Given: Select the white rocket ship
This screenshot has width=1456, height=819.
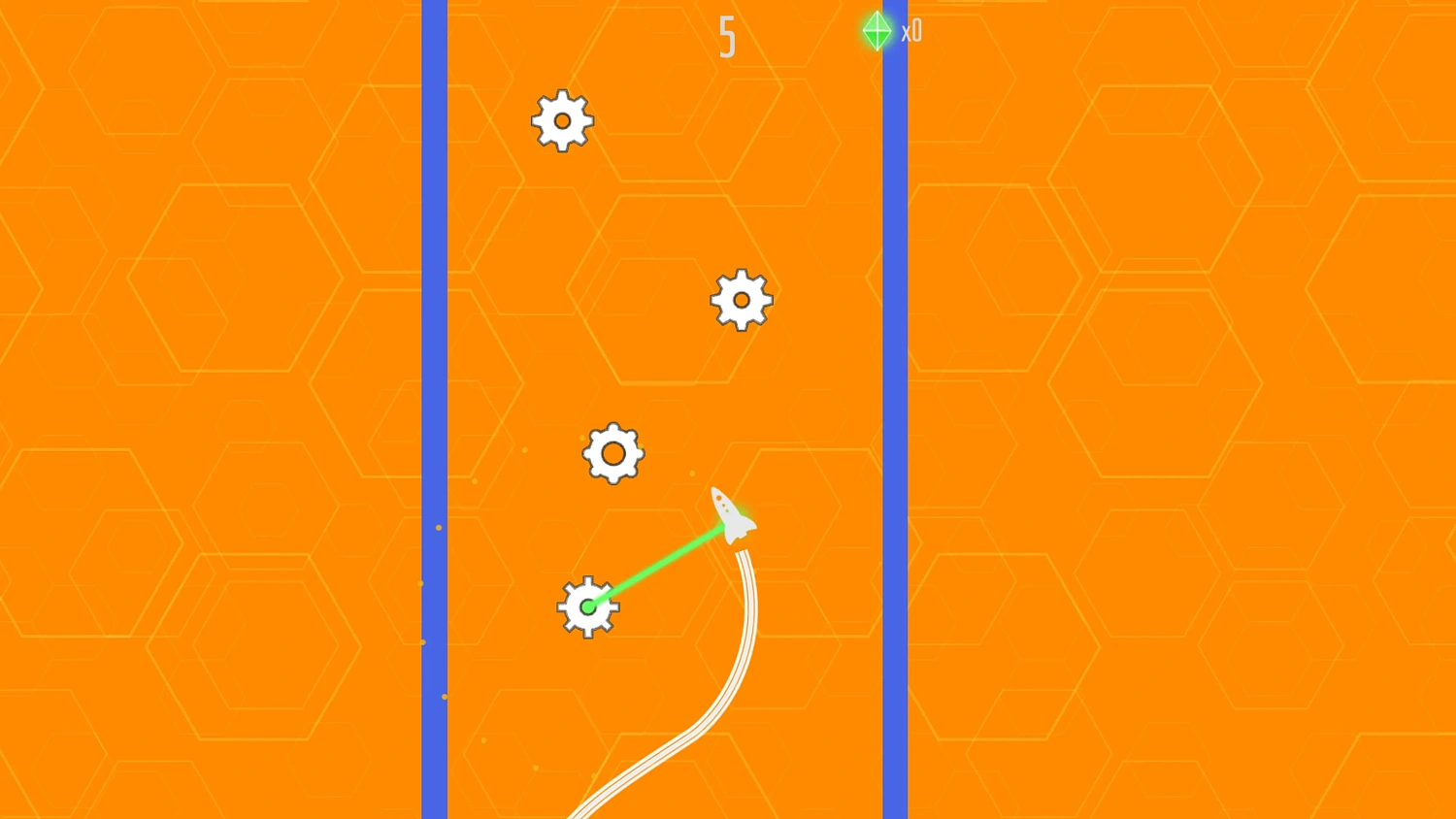Looking at the screenshot, I should click(x=728, y=514).
